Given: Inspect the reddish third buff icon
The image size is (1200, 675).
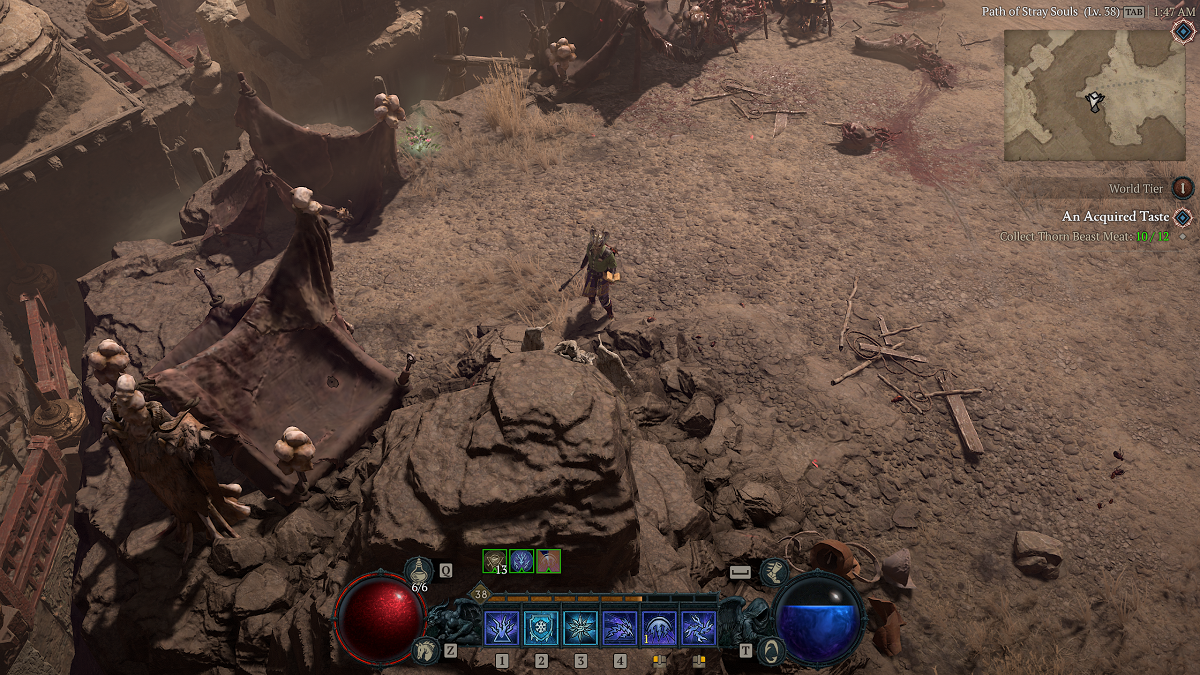Looking at the screenshot, I should point(548,561).
